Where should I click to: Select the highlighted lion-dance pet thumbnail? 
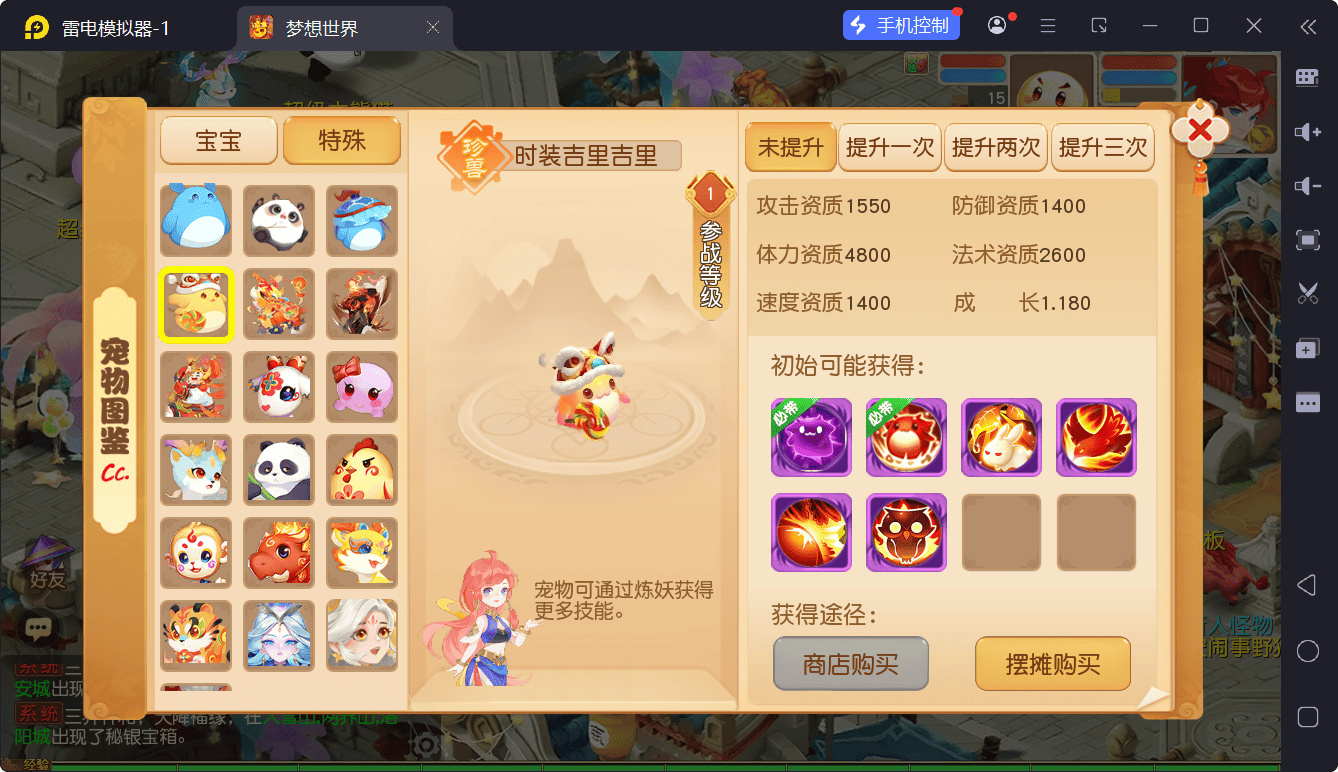coord(197,304)
